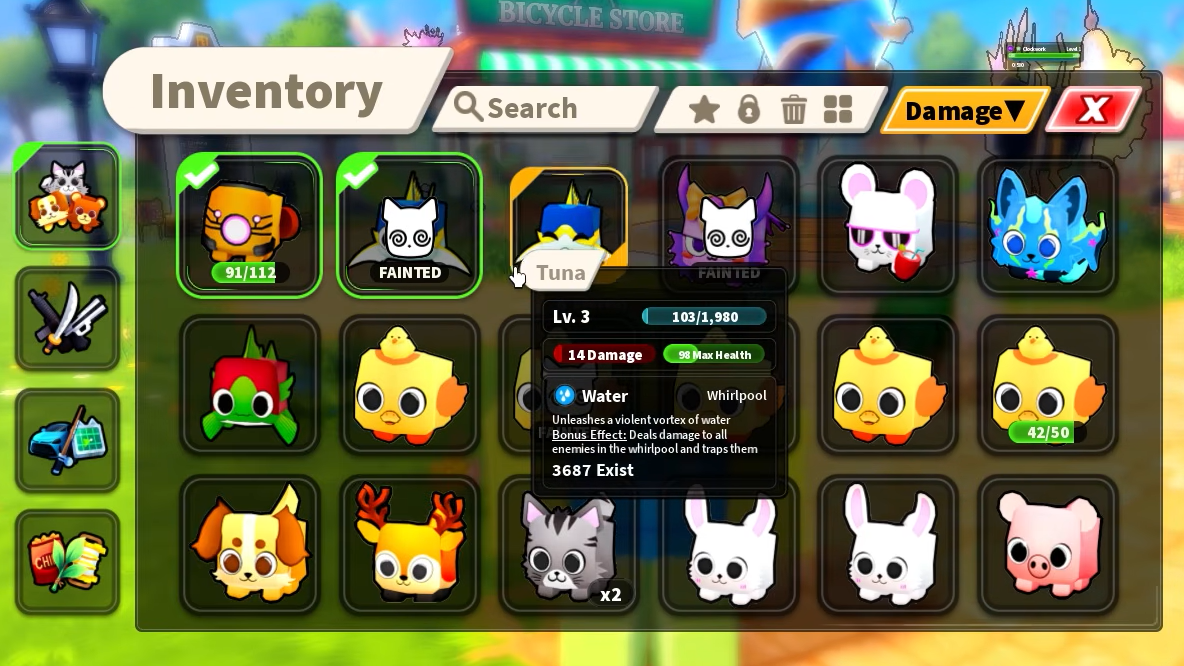The height and width of the screenshot is (666, 1184).
Task: Activate the padlock lock tool
Action: tap(749, 109)
